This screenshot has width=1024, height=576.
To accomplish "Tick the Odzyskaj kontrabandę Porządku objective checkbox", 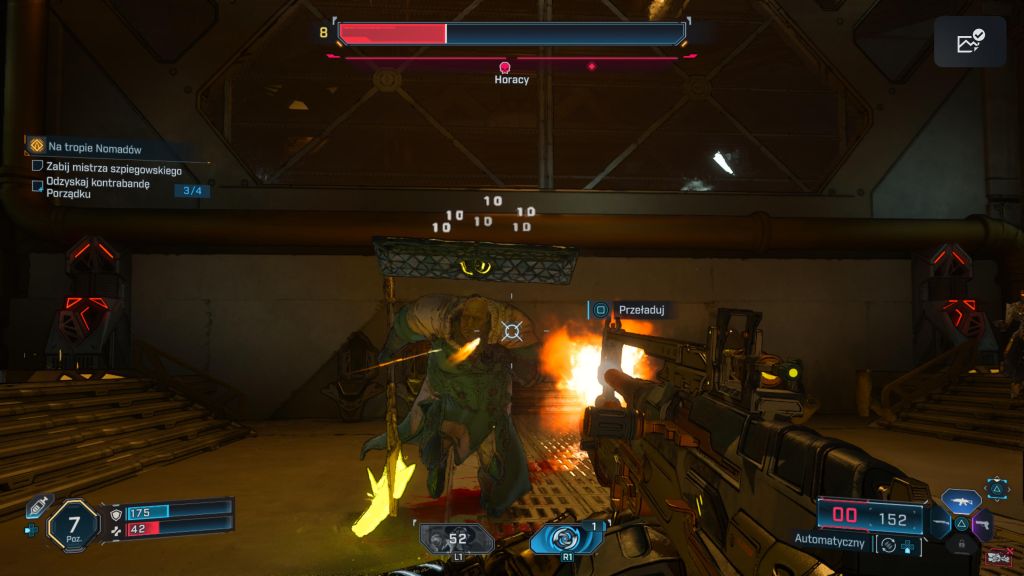I will pyautogui.click(x=38, y=184).
